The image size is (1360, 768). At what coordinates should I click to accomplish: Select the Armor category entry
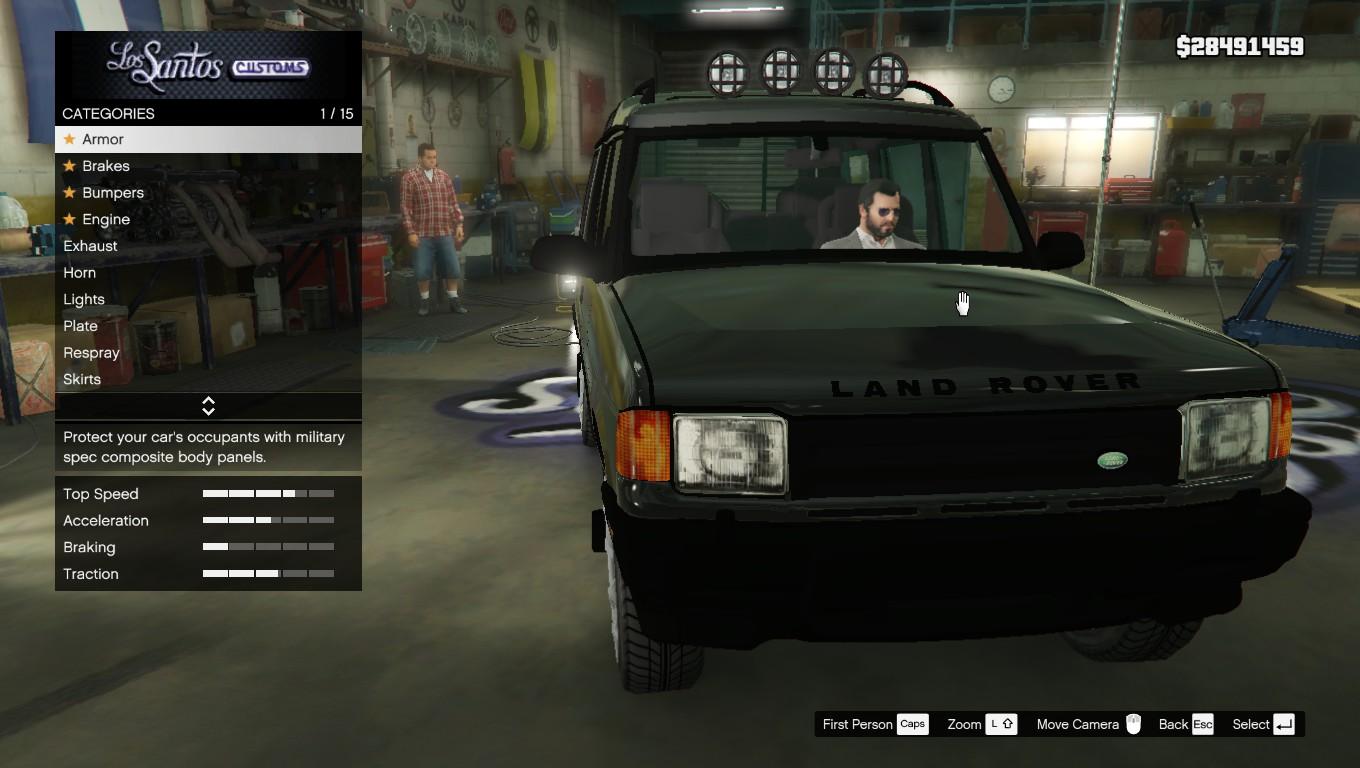click(x=103, y=139)
